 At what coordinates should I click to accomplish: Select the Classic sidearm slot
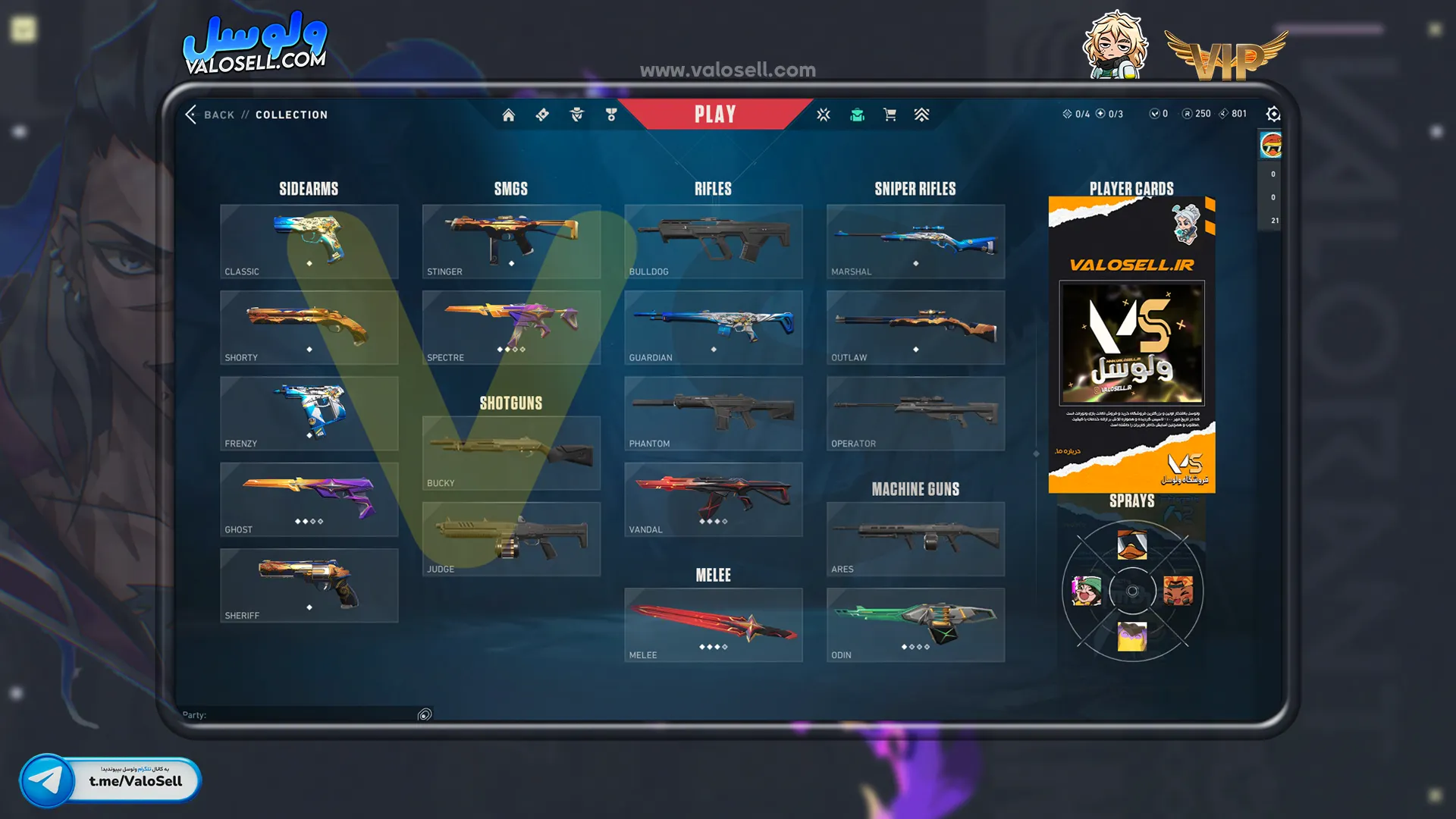(x=309, y=241)
